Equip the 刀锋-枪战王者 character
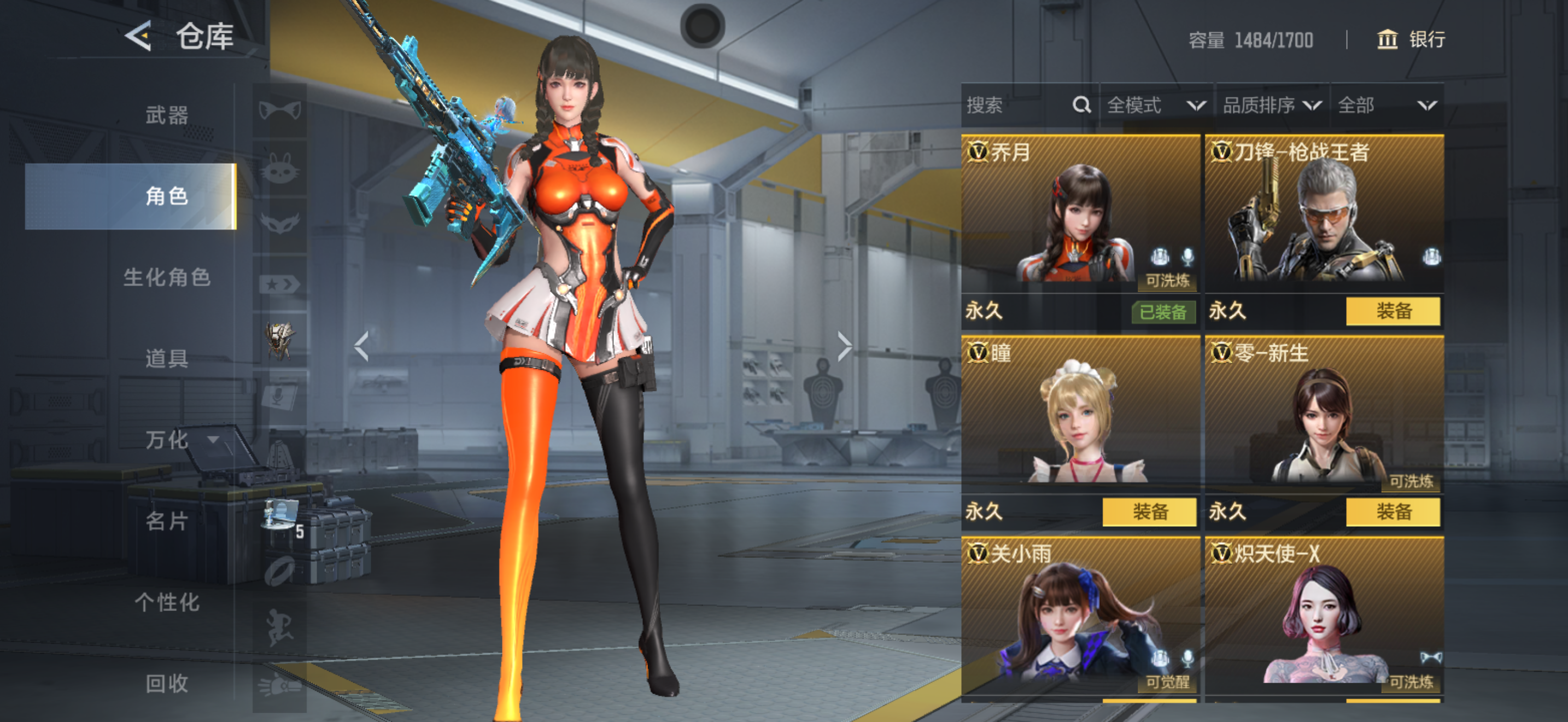Viewport: 1568px width, 722px height. (x=1393, y=311)
